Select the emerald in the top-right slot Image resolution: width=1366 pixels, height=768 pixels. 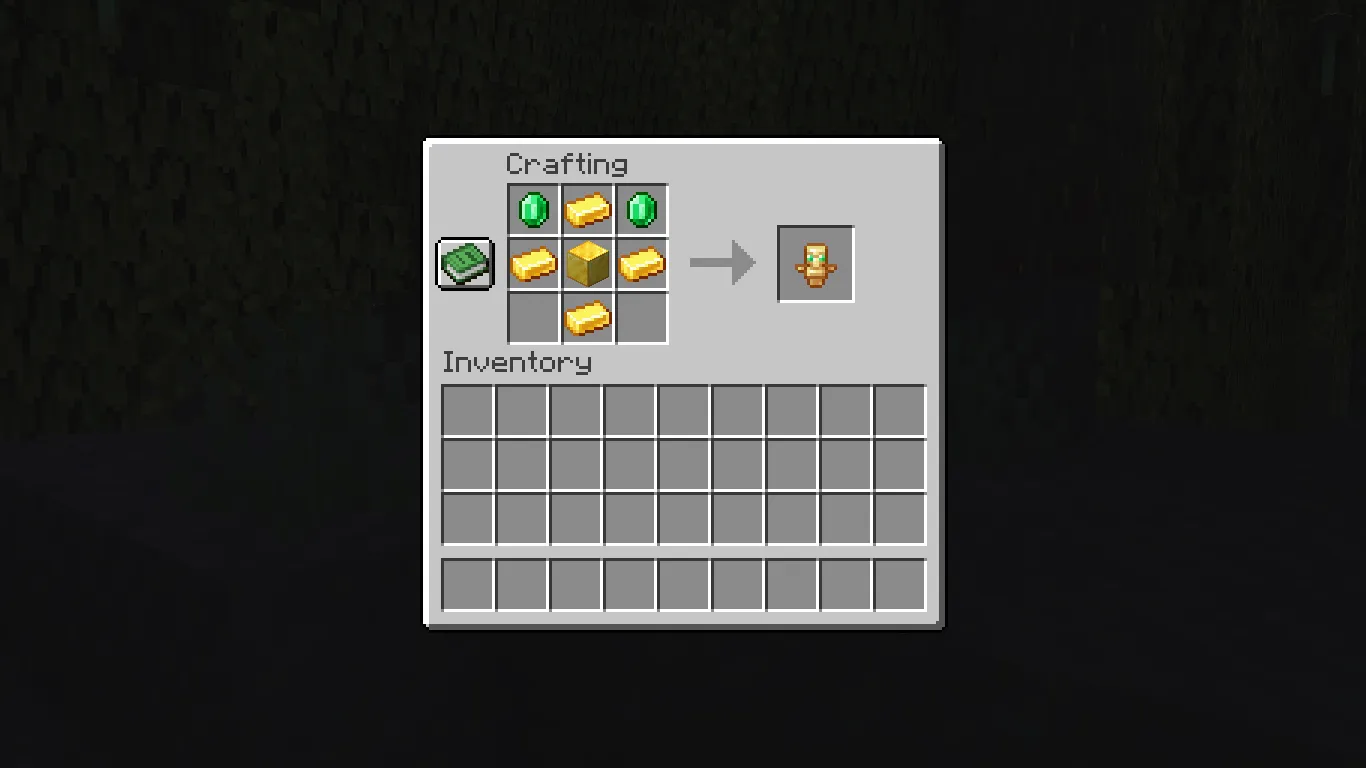click(x=641, y=209)
